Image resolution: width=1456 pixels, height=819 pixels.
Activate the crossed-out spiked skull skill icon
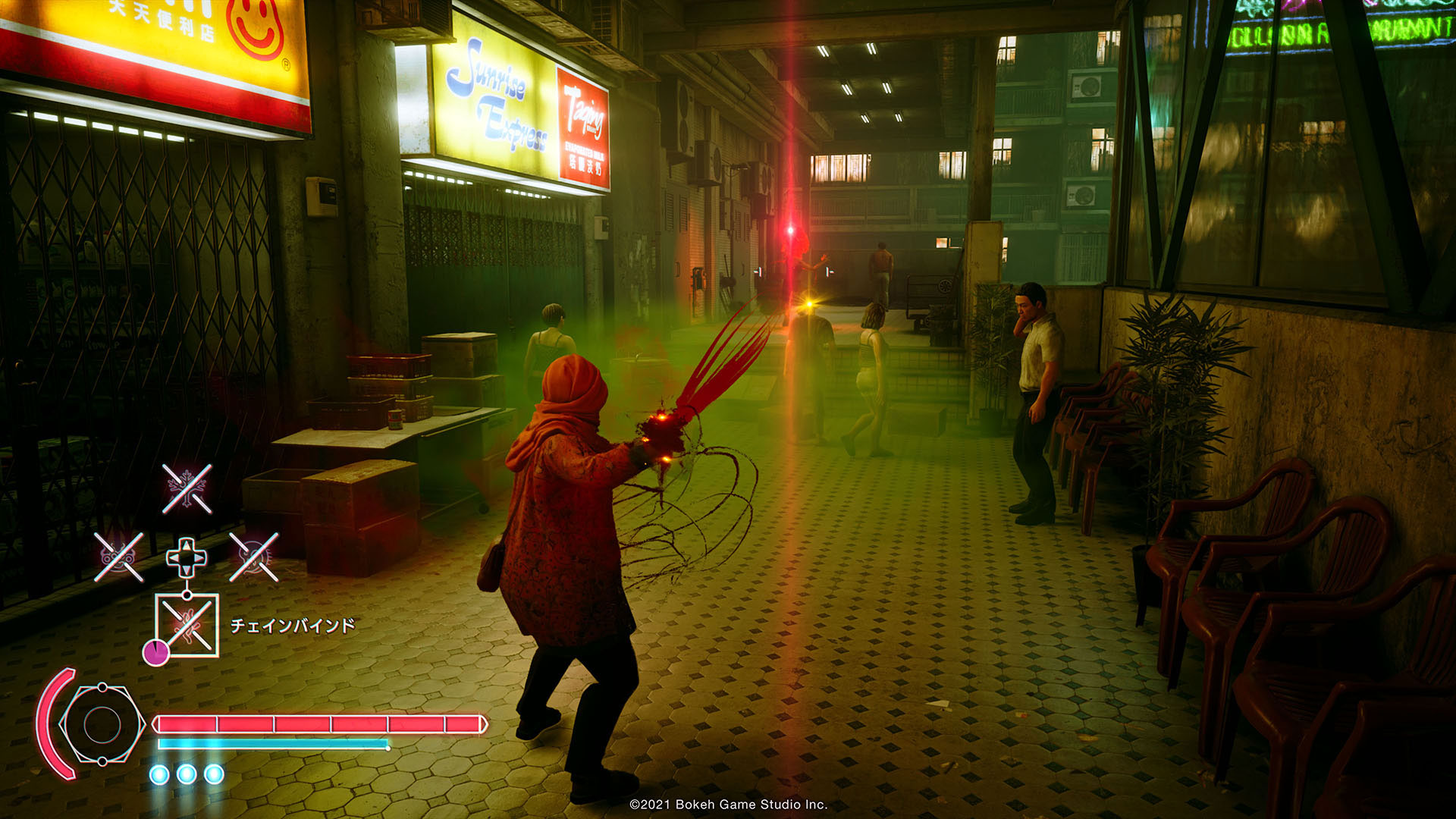[x=254, y=557]
